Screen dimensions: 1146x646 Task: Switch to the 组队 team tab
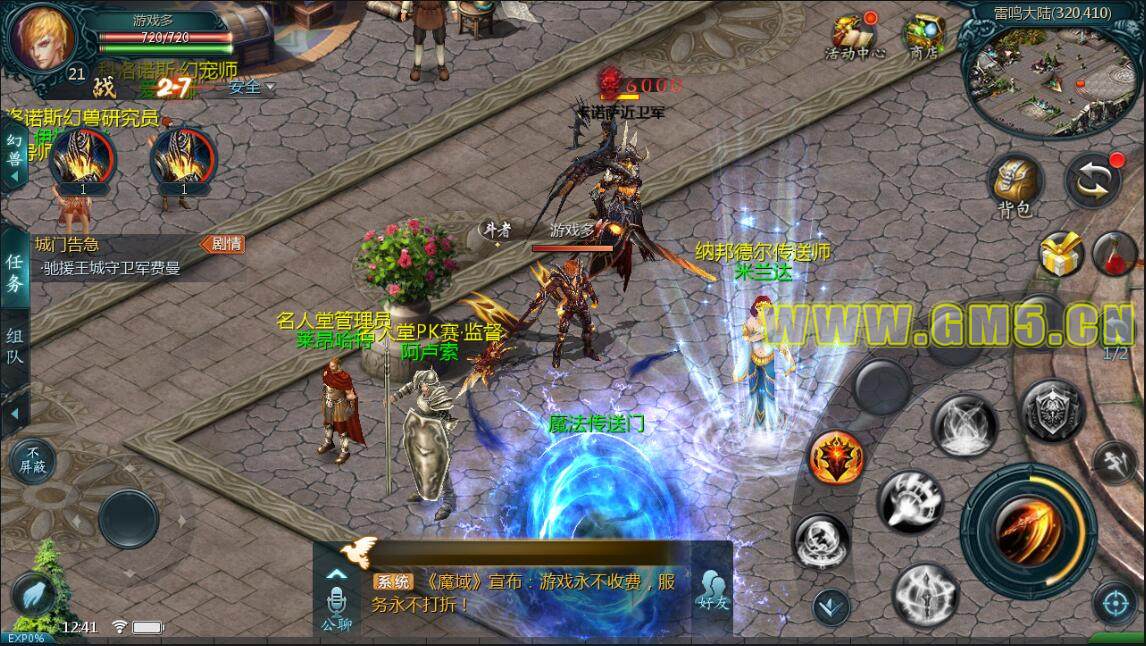click(14, 346)
